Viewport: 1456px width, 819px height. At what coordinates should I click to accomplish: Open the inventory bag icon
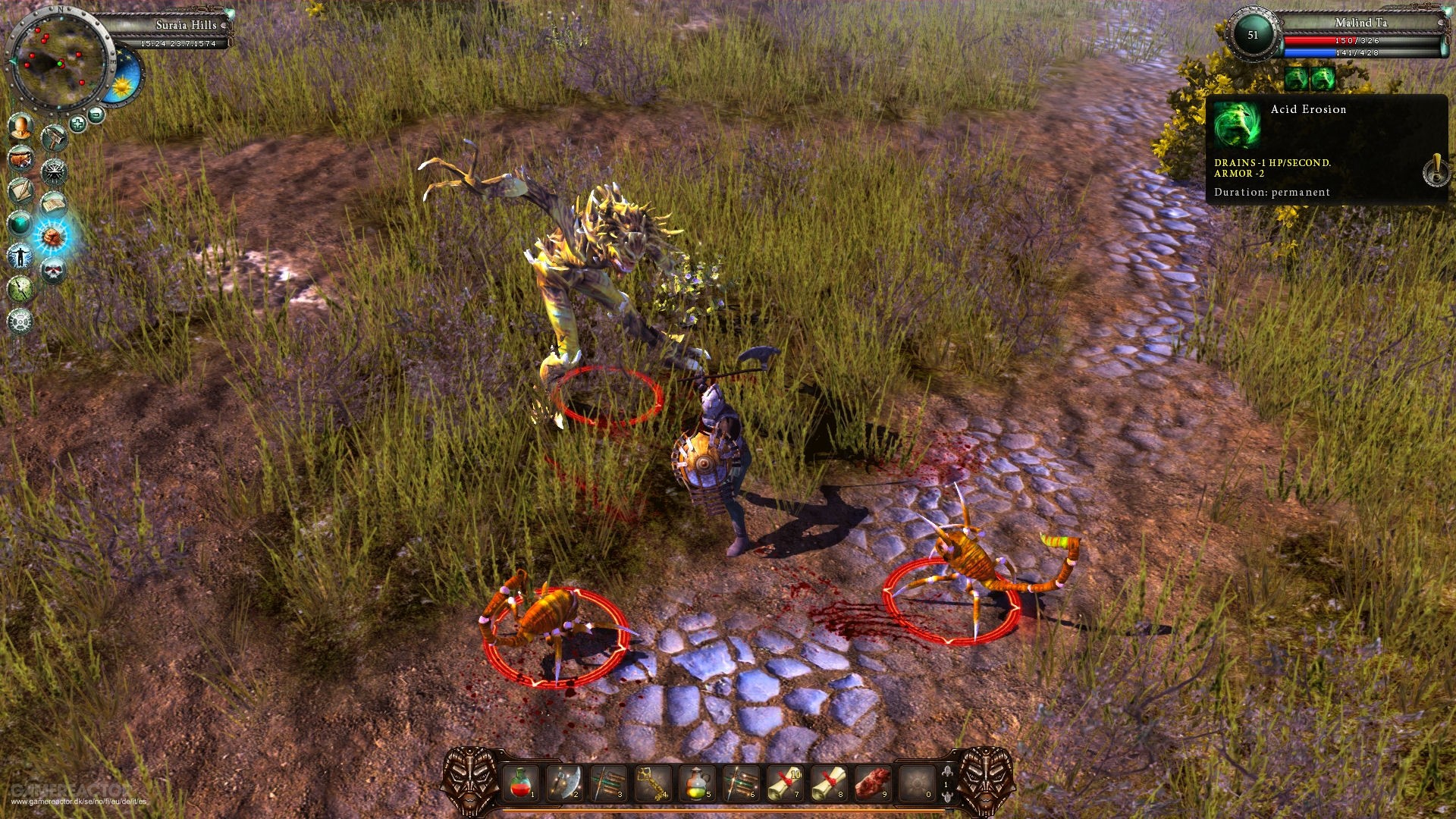click(x=20, y=158)
